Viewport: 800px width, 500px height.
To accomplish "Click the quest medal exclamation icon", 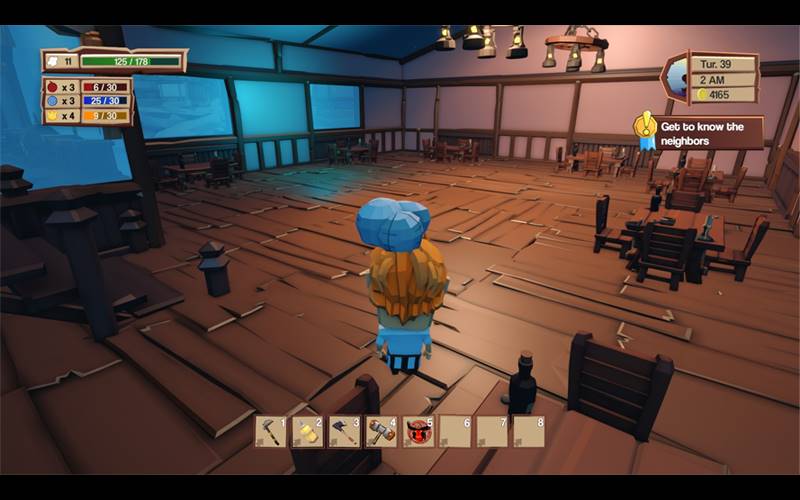I will pyautogui.click(x=645, y=128).
